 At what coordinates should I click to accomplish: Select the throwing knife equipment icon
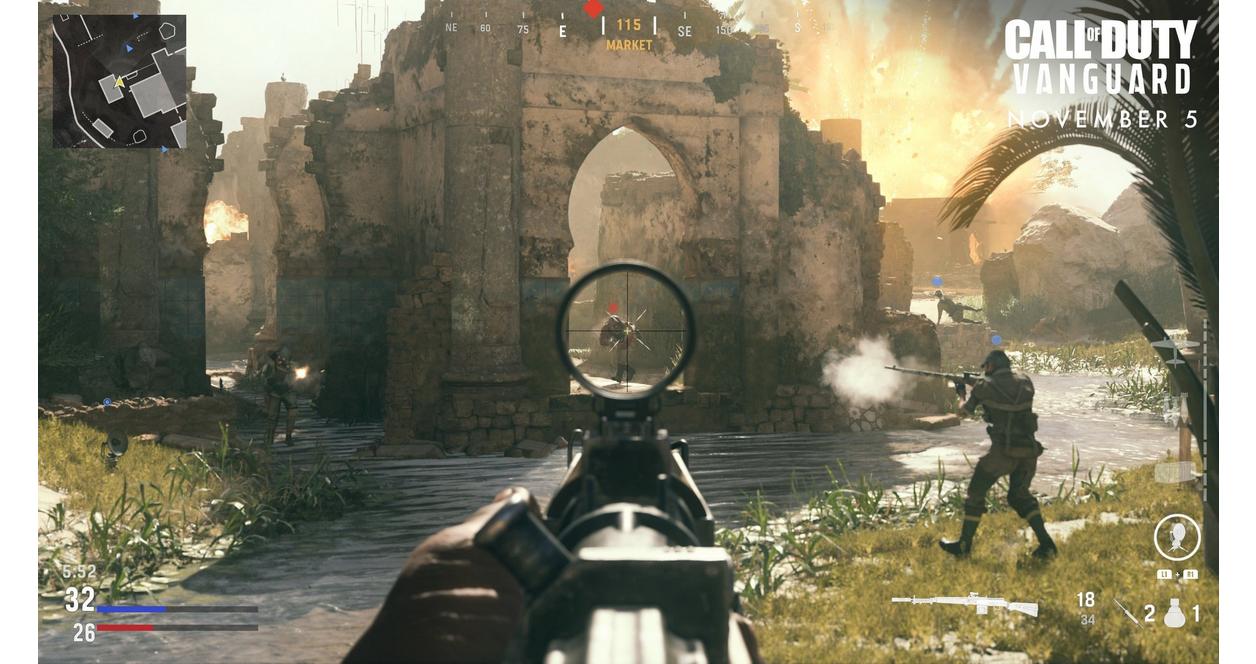1126,611
